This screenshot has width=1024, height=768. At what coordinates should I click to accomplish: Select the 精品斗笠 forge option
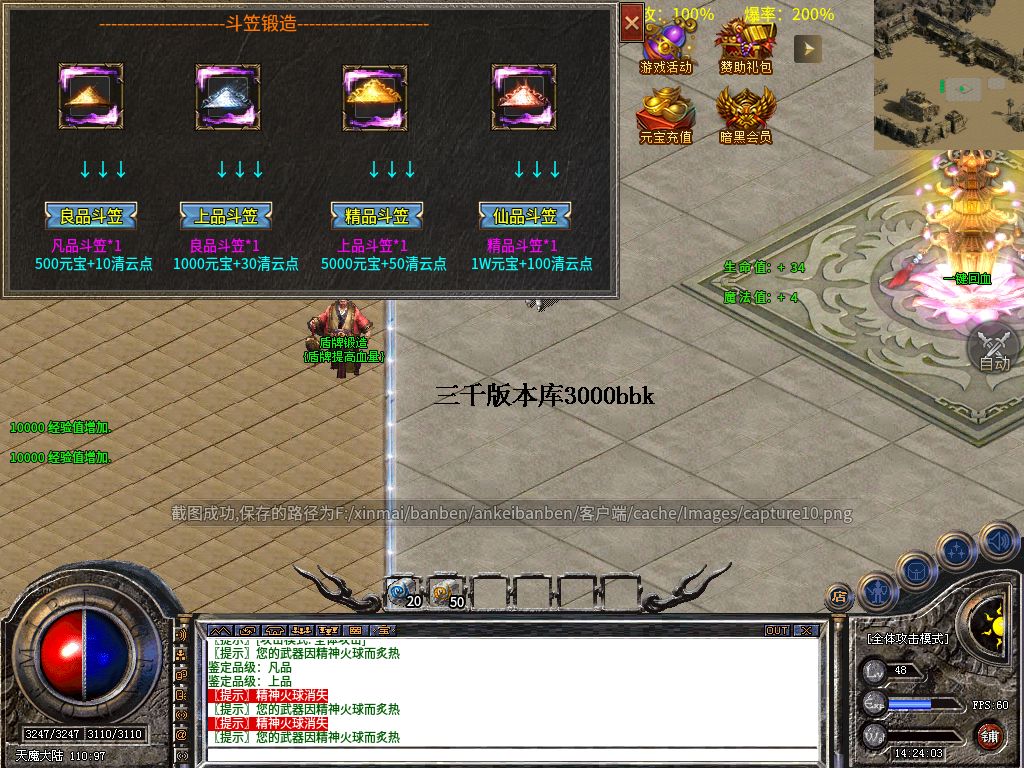pyautogui.click(x=377, y=215)
